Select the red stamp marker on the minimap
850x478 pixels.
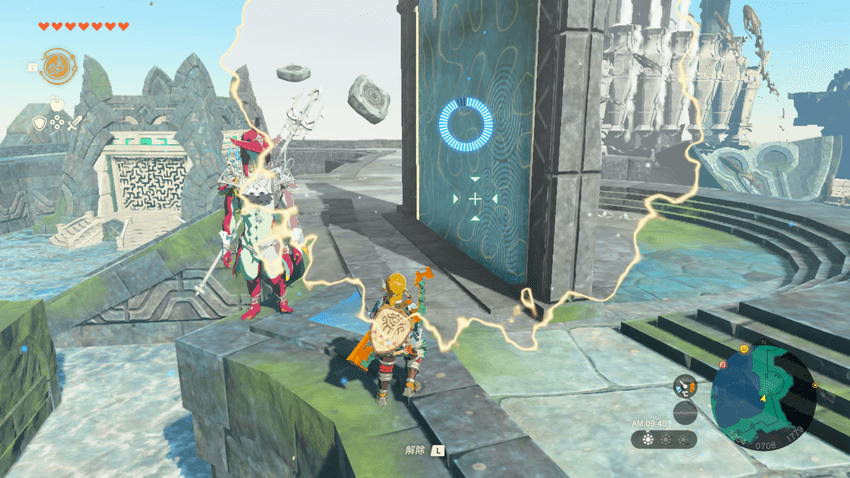pyautogui.click(x=722, y=366)
